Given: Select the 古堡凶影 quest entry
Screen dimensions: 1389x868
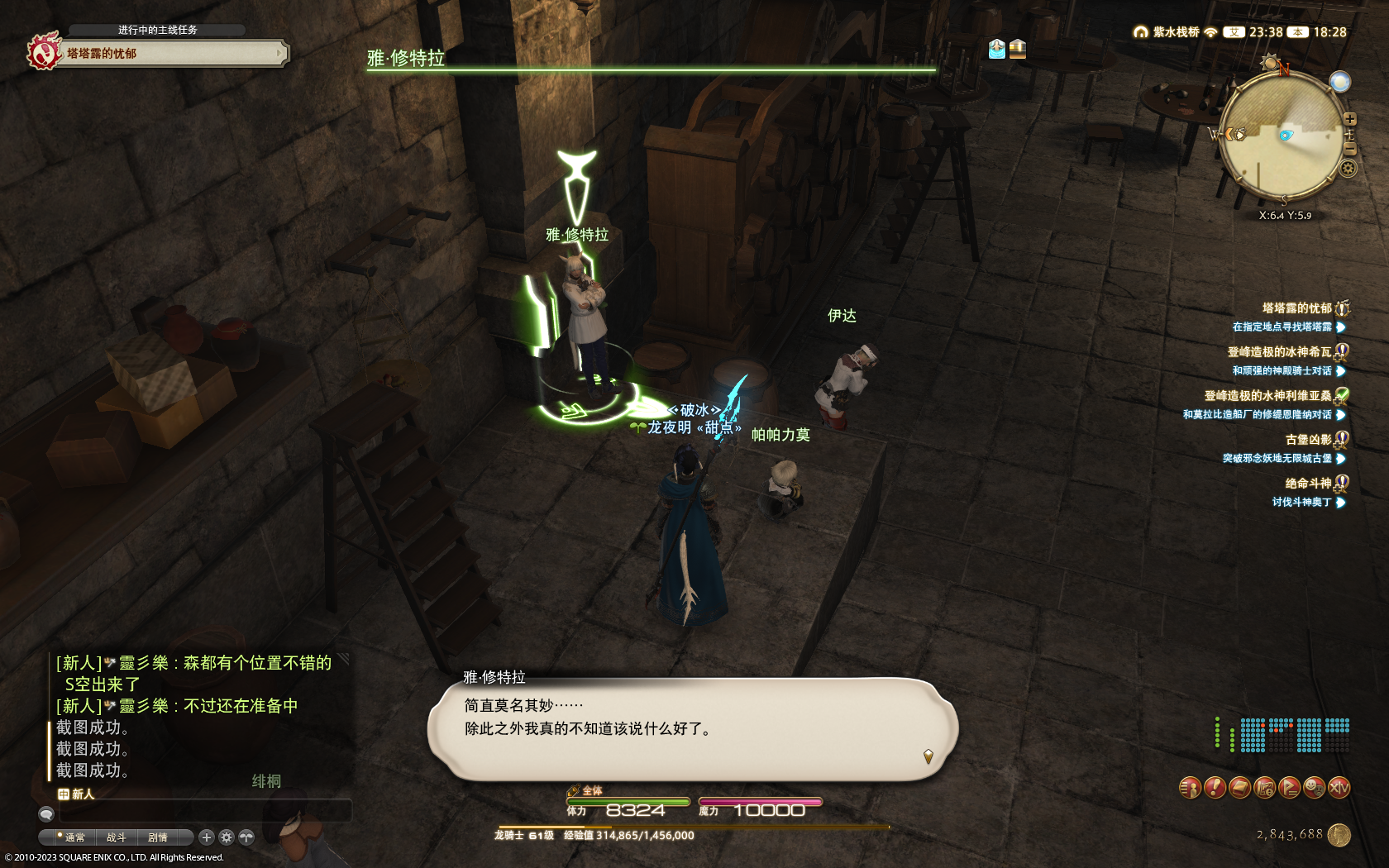Looking at the screenshot, I should [x=1308, y=440].
